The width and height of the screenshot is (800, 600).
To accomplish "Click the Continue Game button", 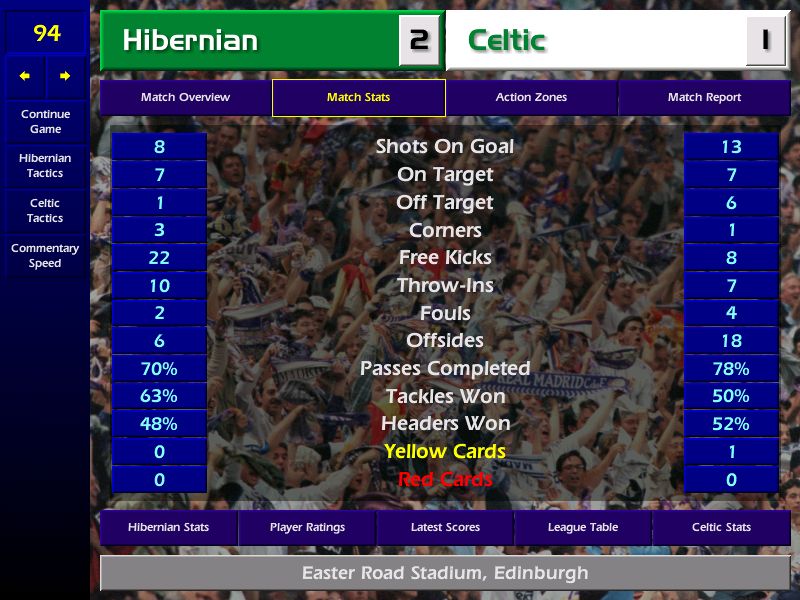I will (x=45, y=121).
